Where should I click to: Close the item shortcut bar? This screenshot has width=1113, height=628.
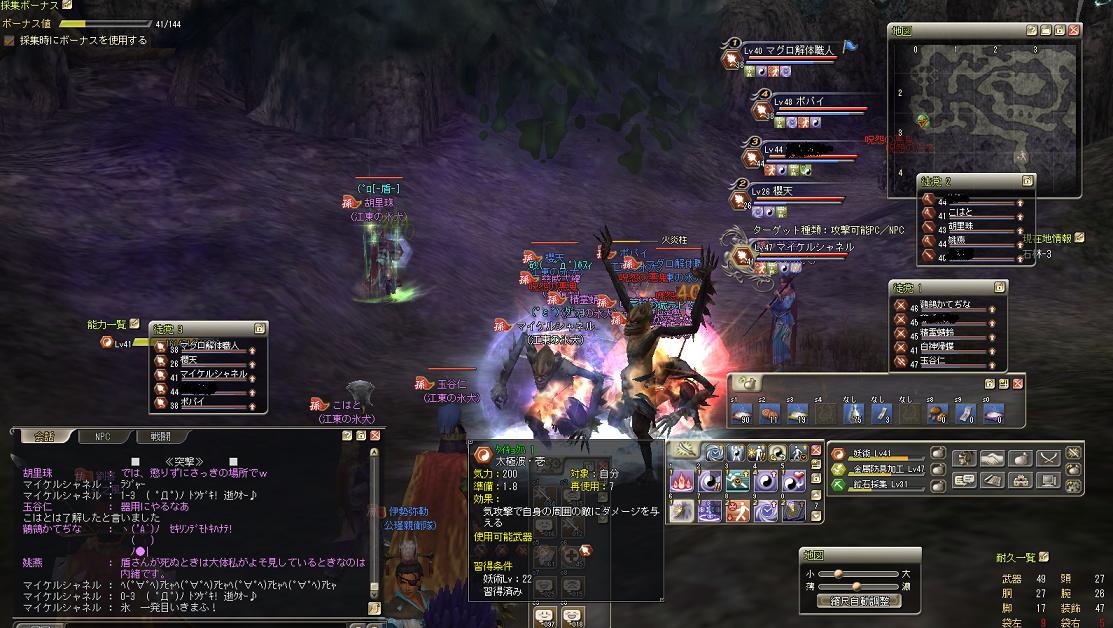pyautogui.click(x=1018, y=383)
